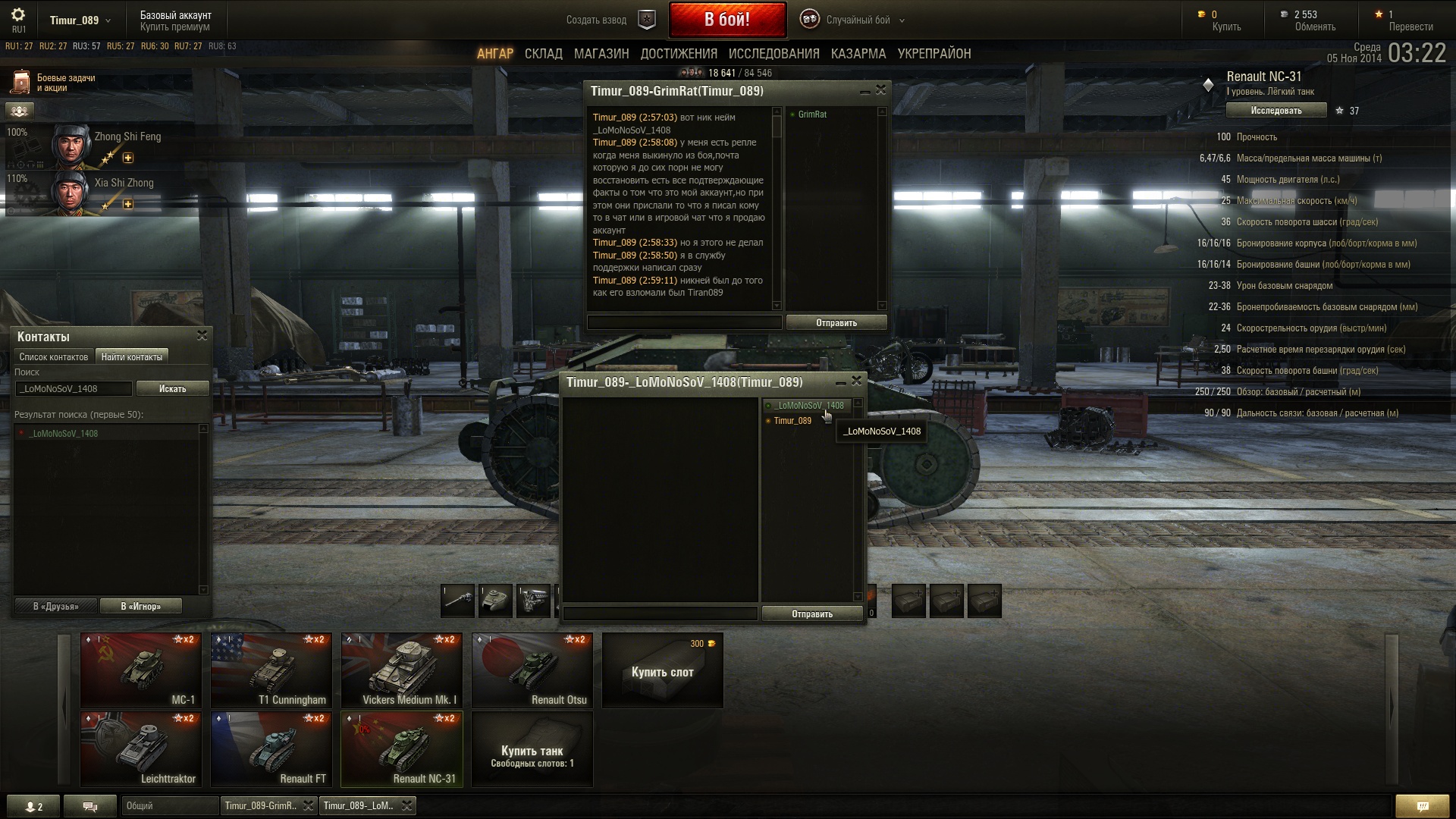
Task: Switch to the «Список контактов» tab
Action: [x=54, y=357]
